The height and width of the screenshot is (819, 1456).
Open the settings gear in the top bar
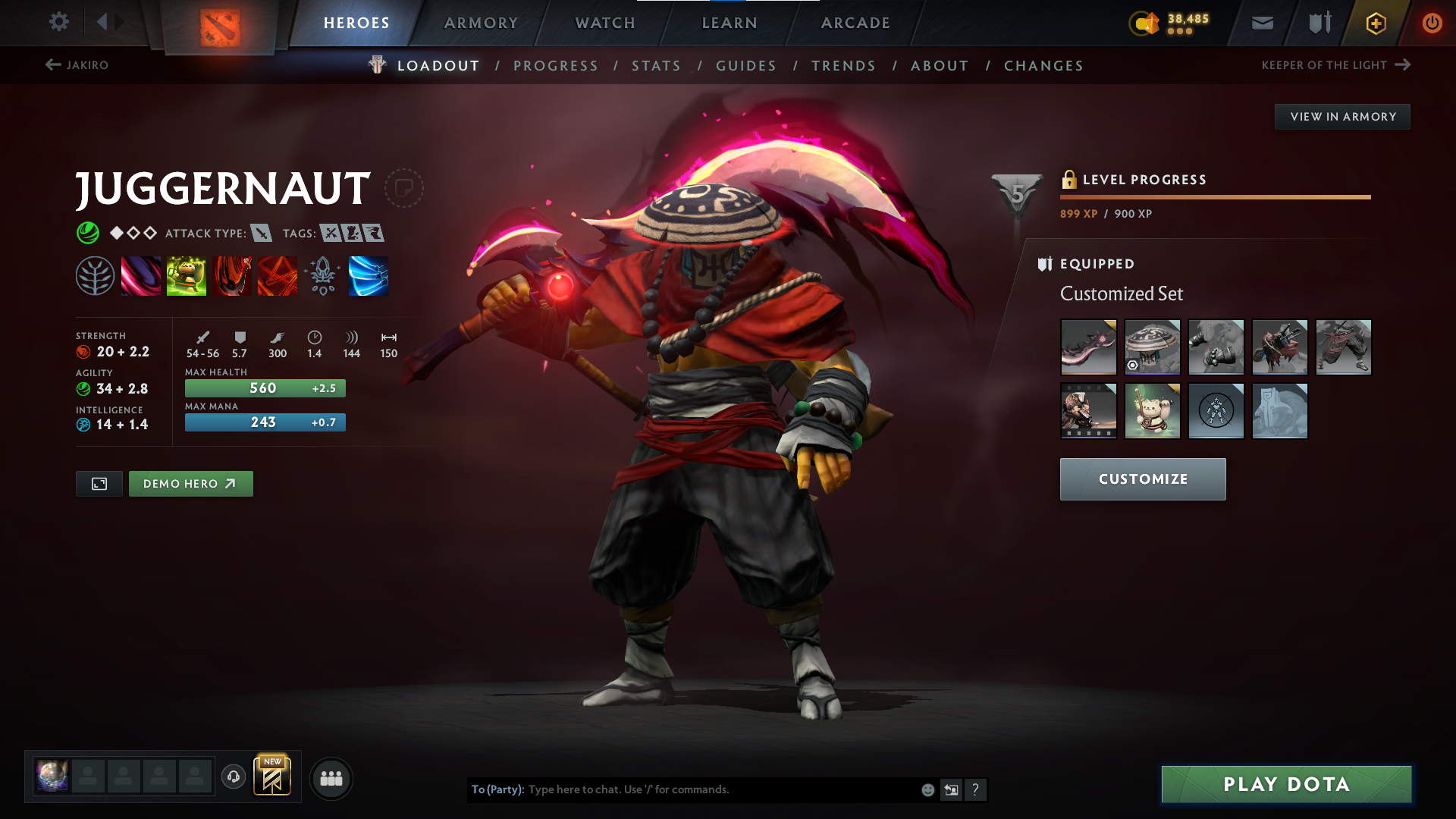click(59, 22)
